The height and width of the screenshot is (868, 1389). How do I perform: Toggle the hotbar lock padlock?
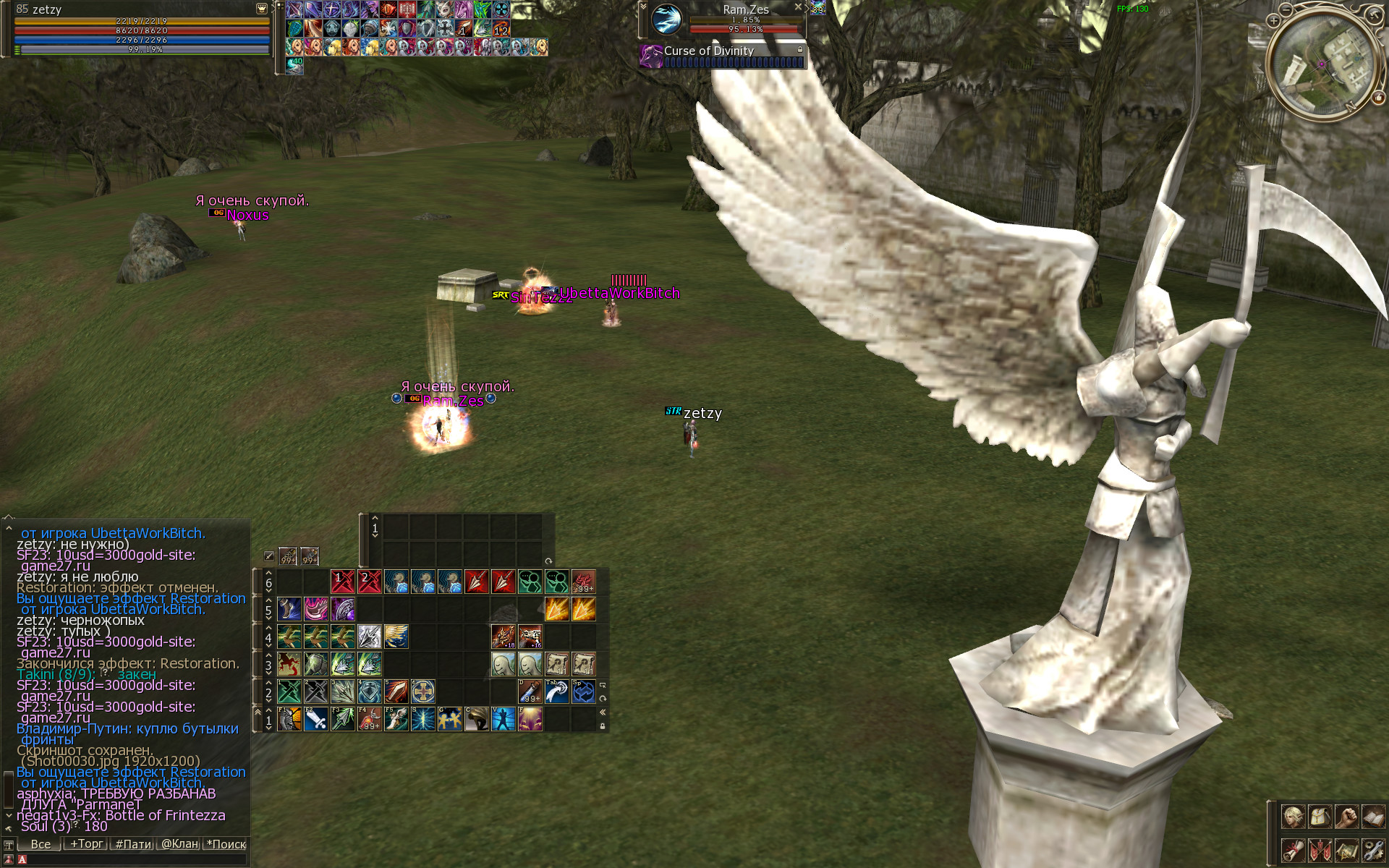pyautogui.click(x=603, y=726)
